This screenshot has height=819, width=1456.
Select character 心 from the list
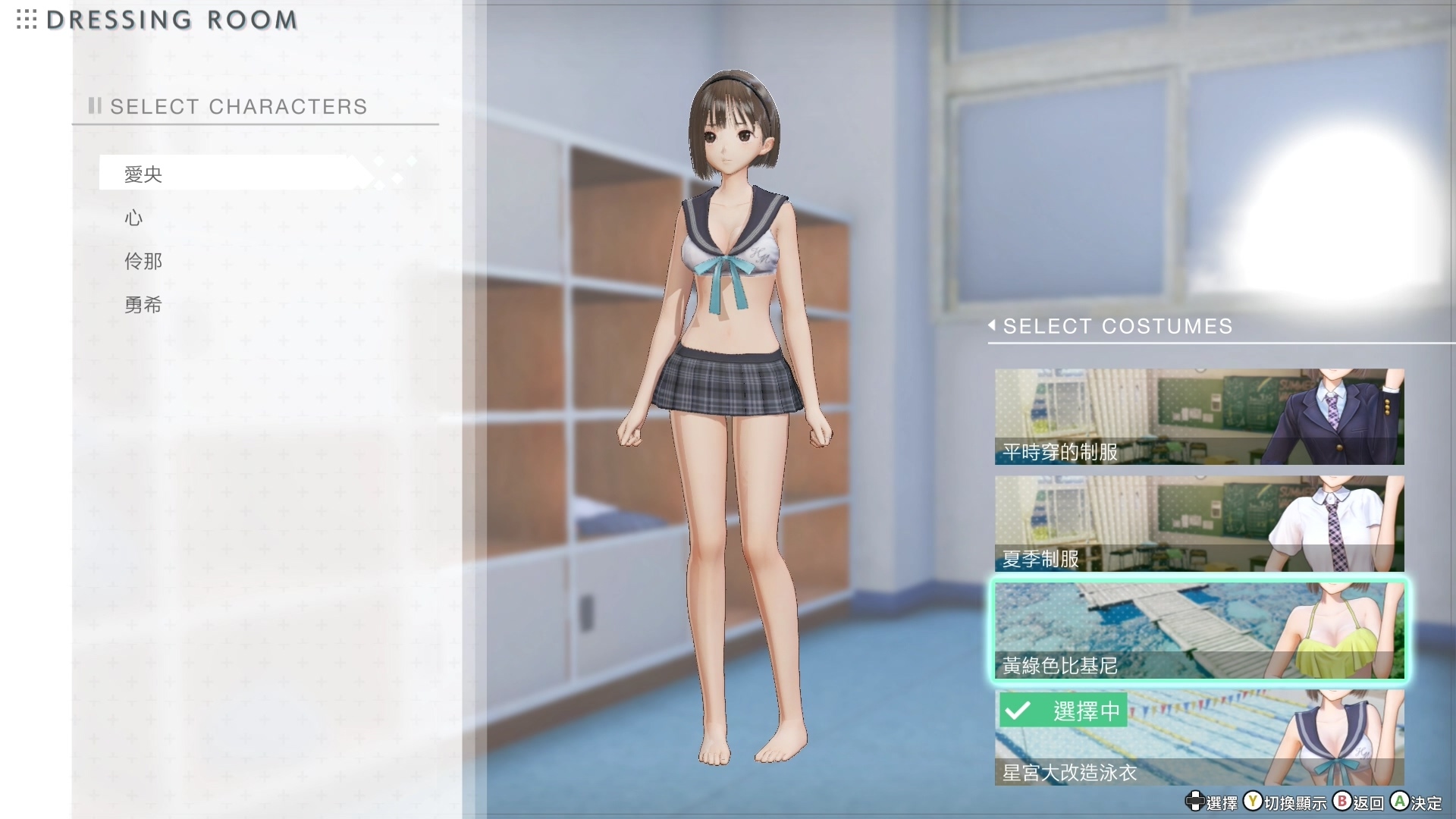133,218
